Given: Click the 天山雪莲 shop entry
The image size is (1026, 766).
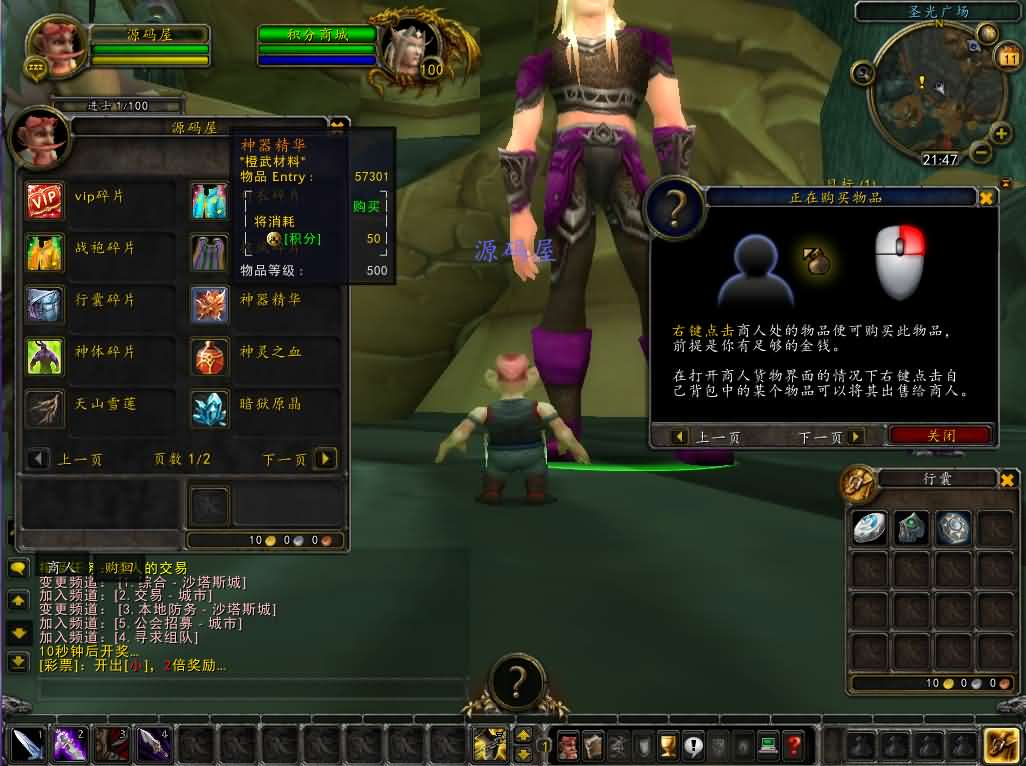Looking at the screenshot, I should click(44, 408).
